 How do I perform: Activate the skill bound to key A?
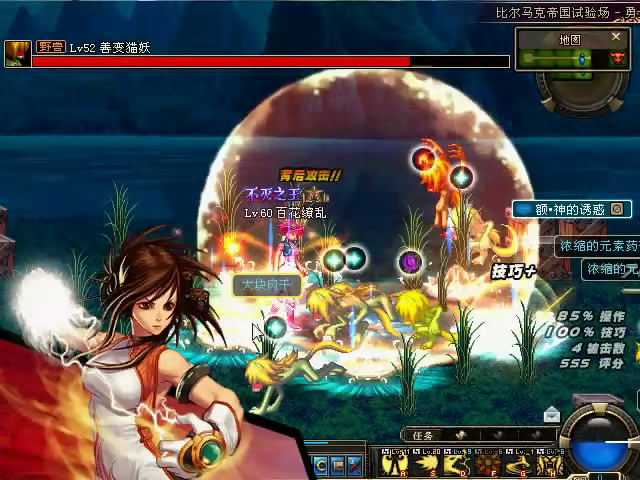coord(394,463)
